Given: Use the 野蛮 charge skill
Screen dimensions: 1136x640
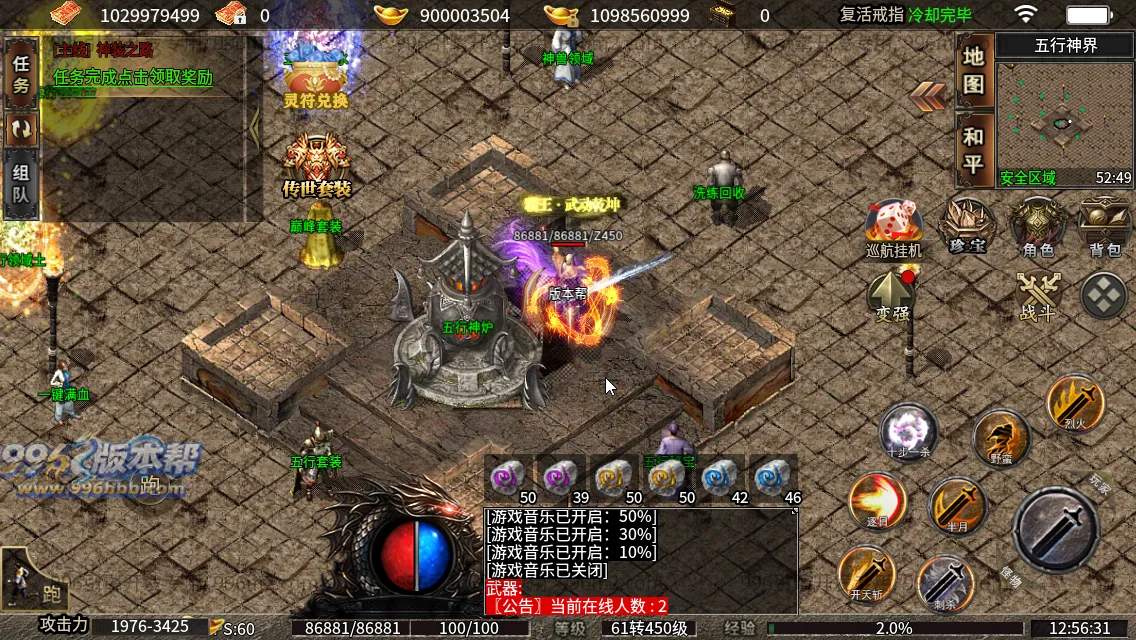Looking at the screenshot, I should click(1001, 438).
